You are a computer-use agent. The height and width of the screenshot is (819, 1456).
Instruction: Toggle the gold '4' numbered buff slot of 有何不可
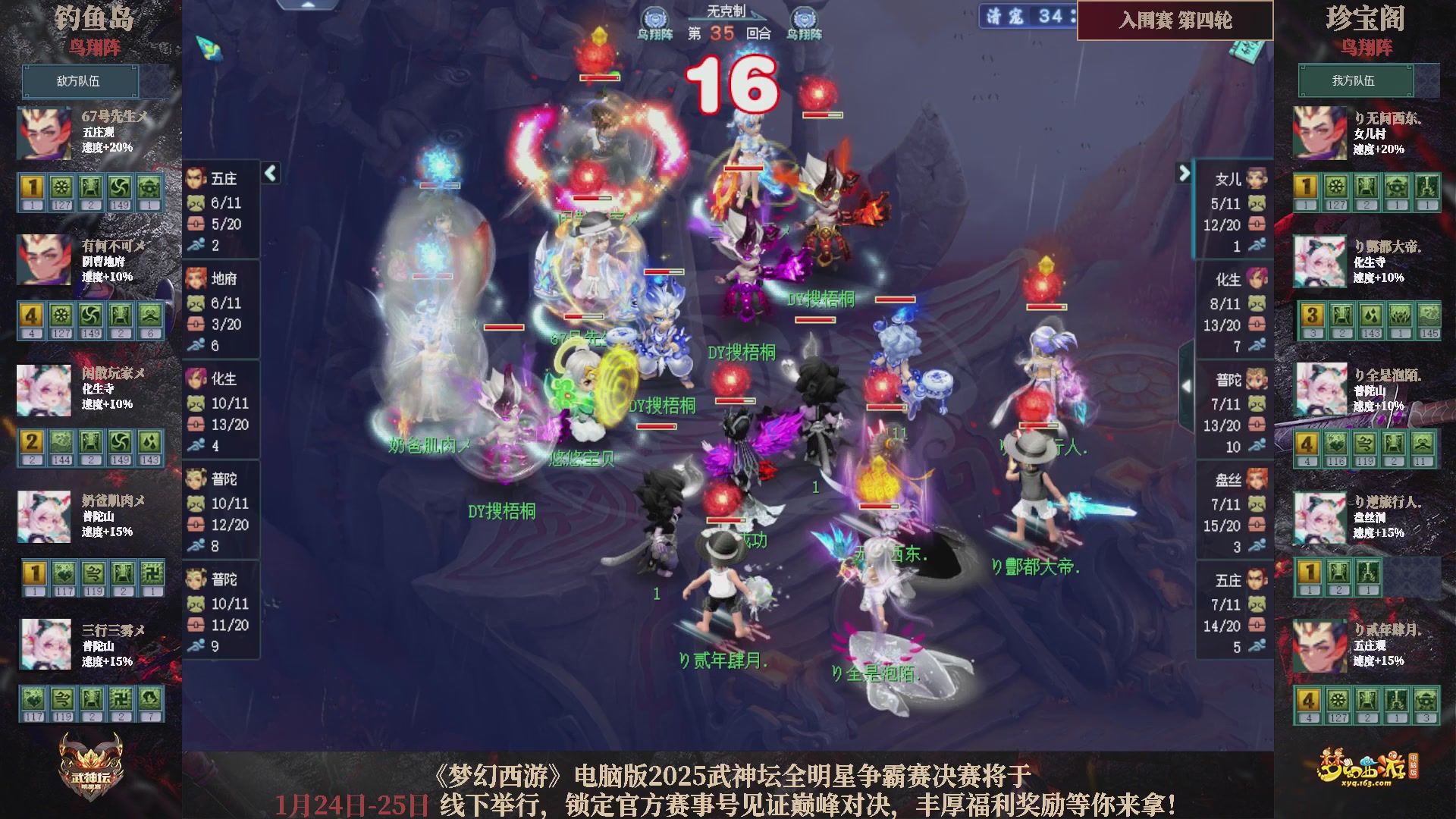(33, 315)
